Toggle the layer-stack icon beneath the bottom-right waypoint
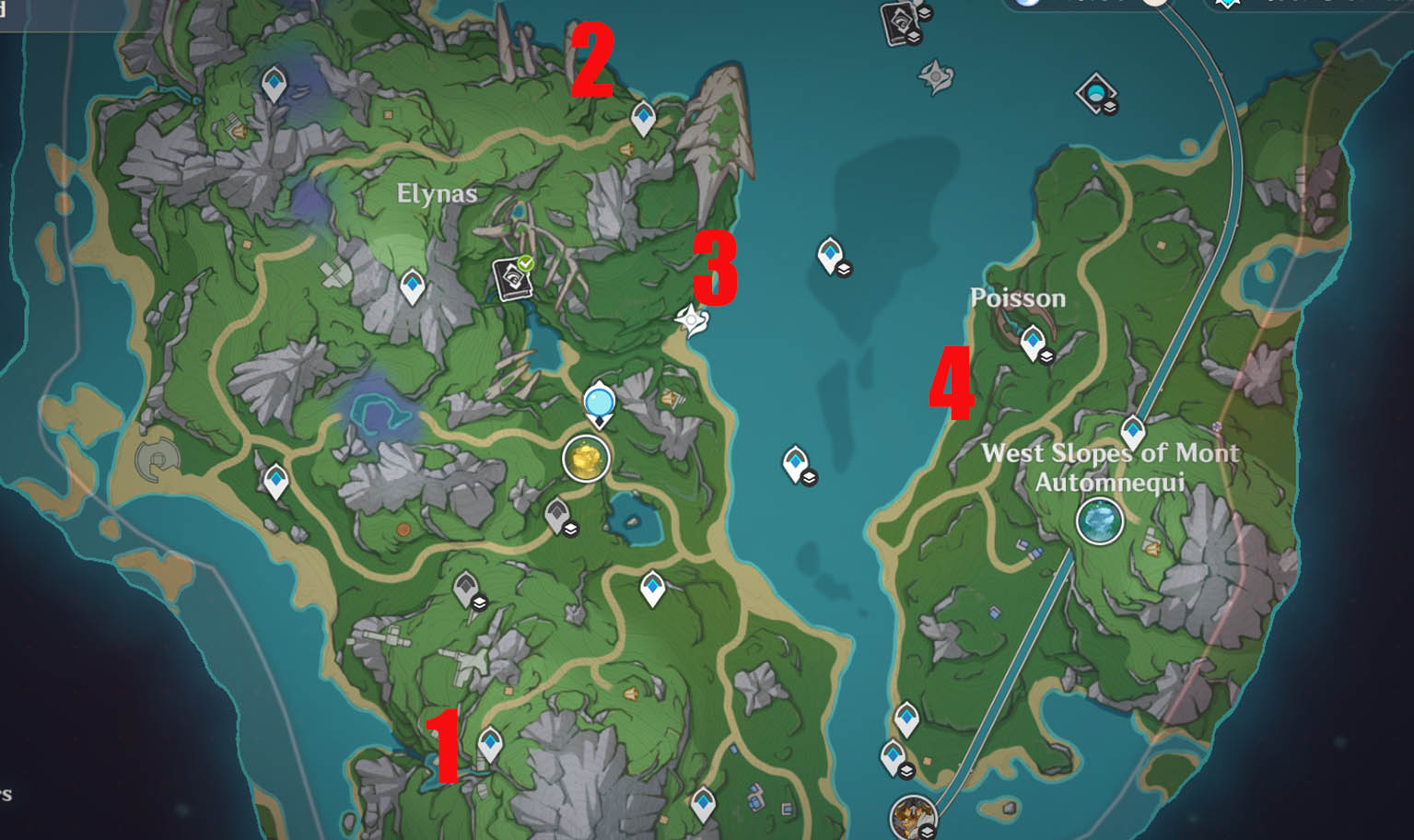The image size is (1414, 840). [906, 771]
